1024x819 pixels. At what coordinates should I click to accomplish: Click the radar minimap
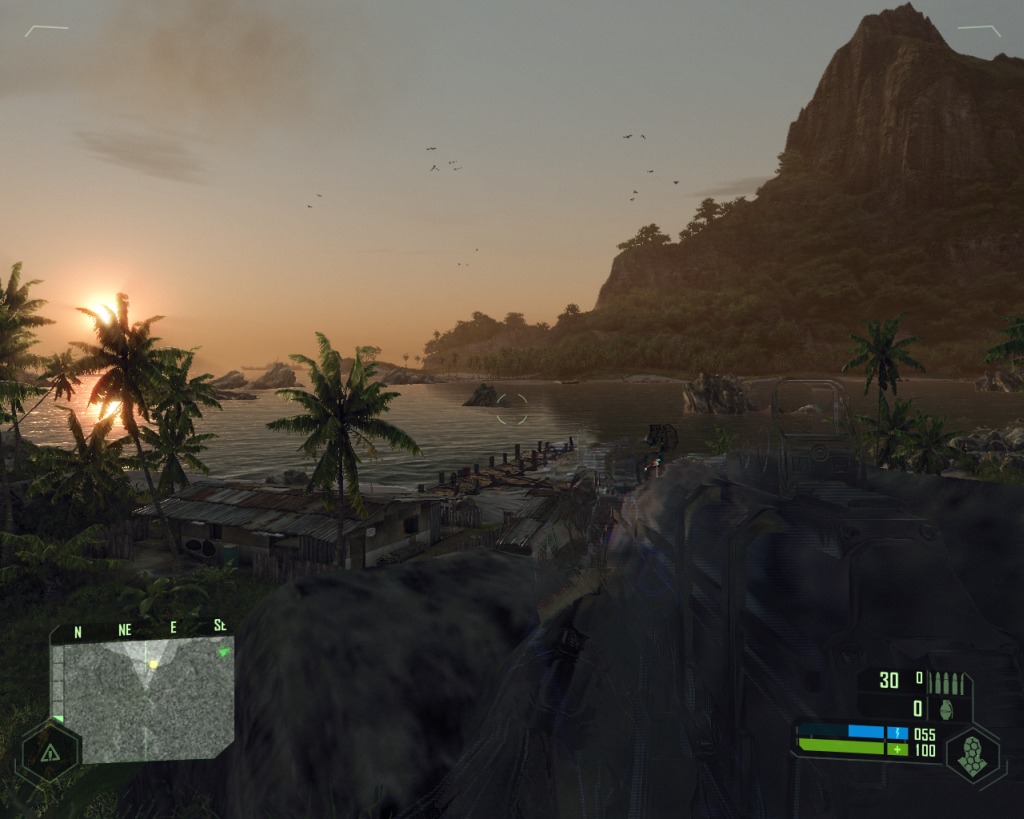pyautogui.click(x=142, y=698)
